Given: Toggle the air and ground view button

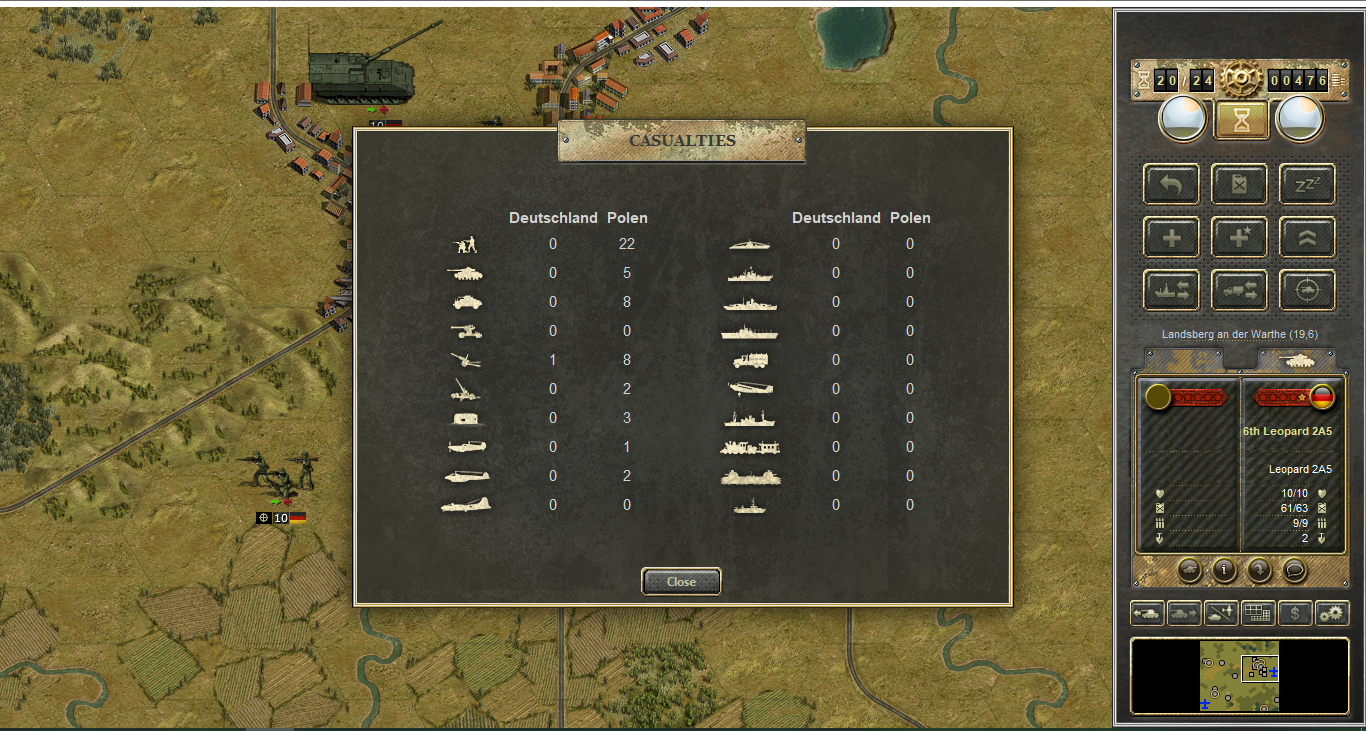Looking at the screenshot, I should (x=1221, y=613).
